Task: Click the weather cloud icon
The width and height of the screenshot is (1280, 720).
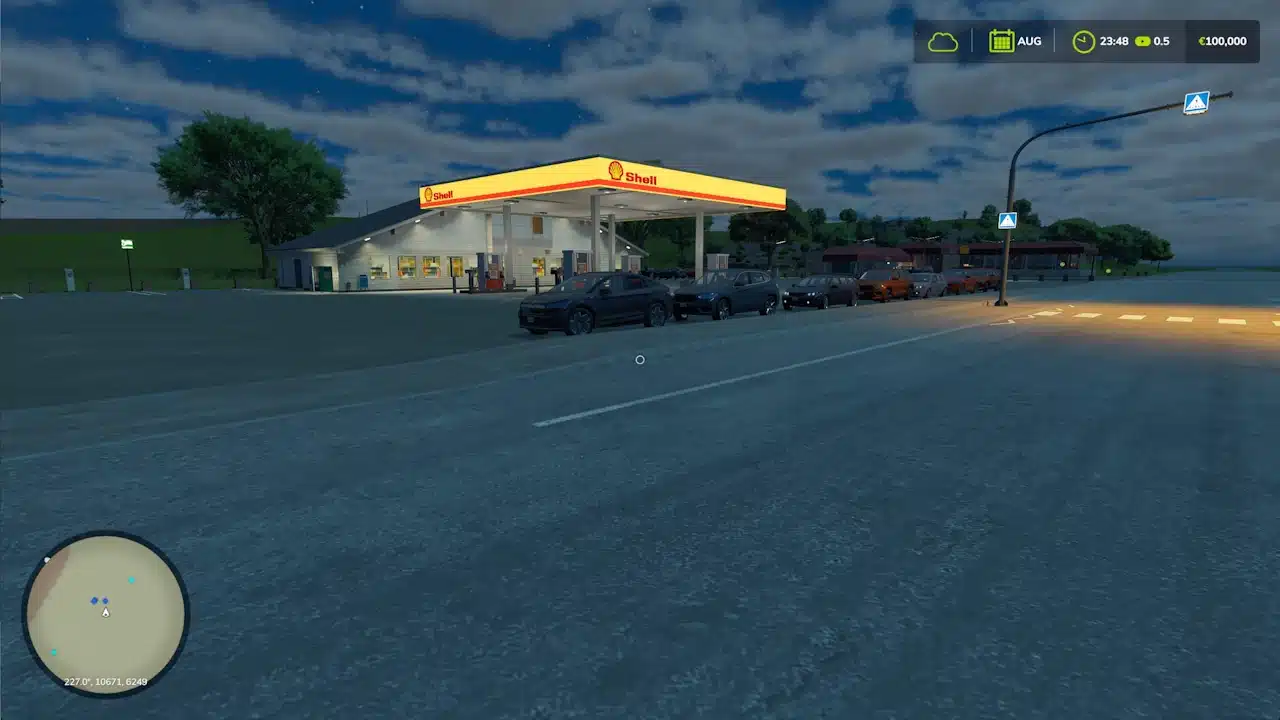Action: coord(941,41)
